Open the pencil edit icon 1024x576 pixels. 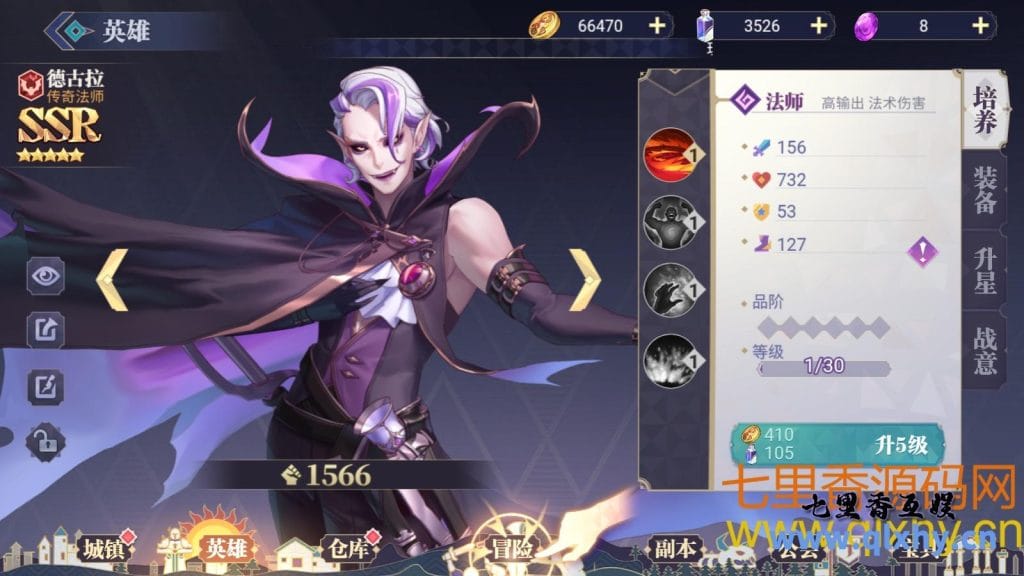click(x=46, y=385)
